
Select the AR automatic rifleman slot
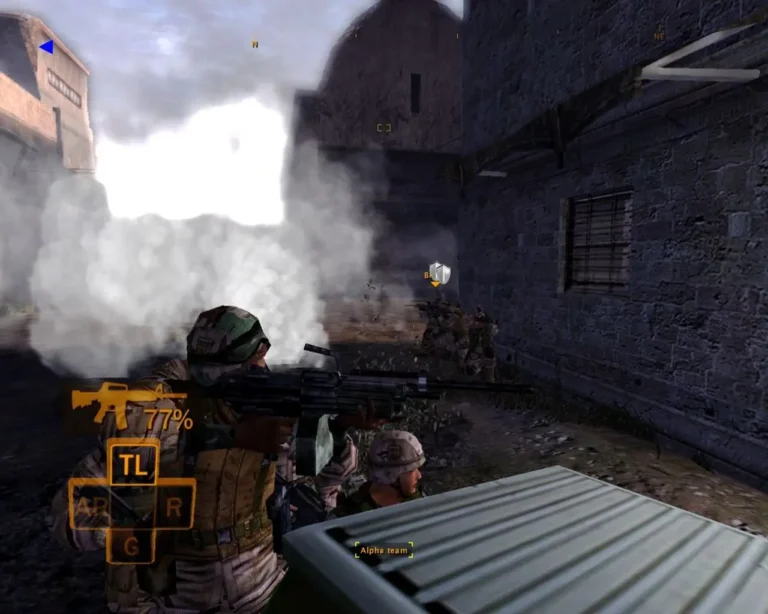pyautogui.click(x=90, y=506)
